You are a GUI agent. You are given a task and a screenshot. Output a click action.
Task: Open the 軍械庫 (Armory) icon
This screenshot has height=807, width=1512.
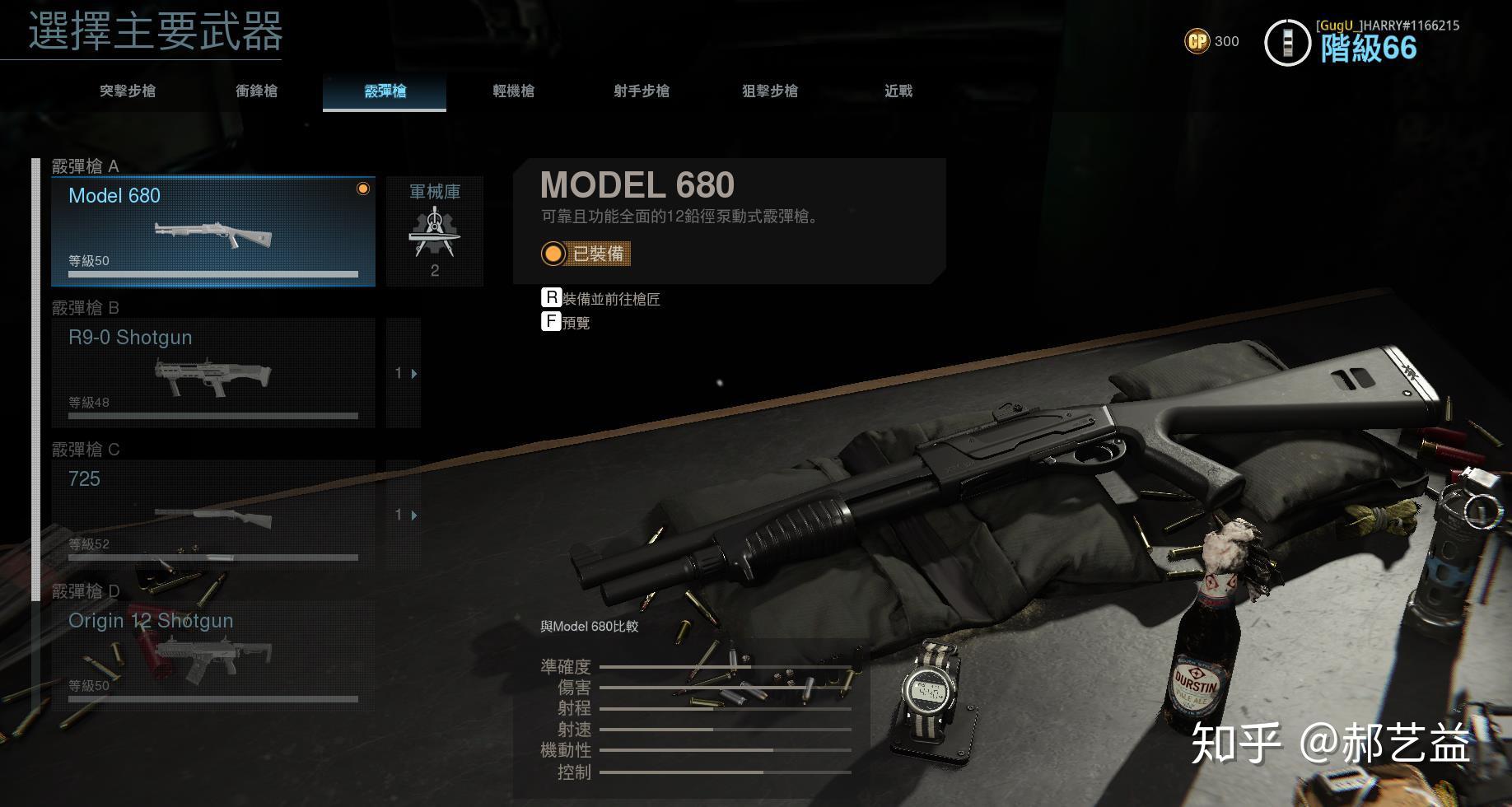click(x=435, y=233)
